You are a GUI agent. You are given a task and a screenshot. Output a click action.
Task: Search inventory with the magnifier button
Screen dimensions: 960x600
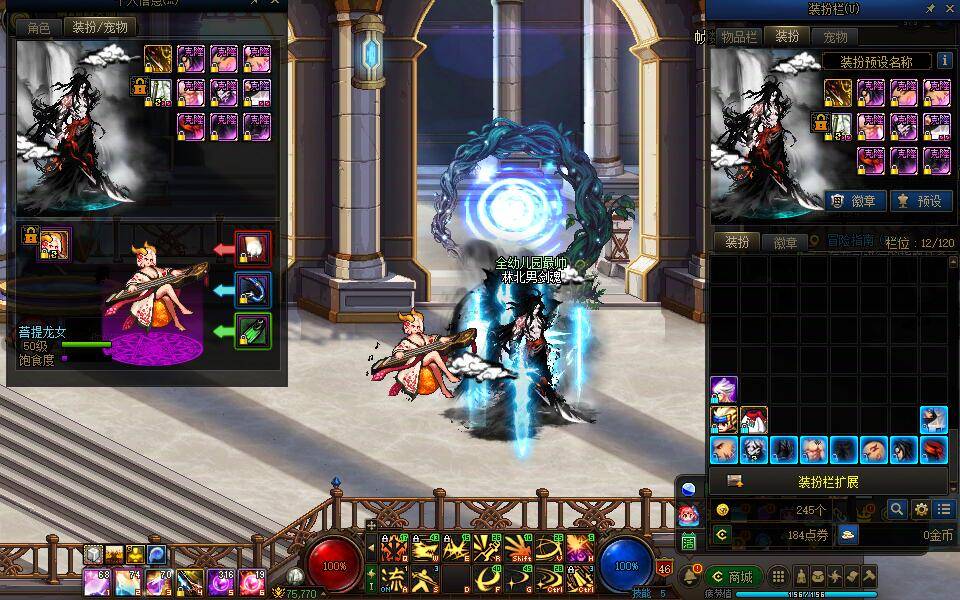897,509
